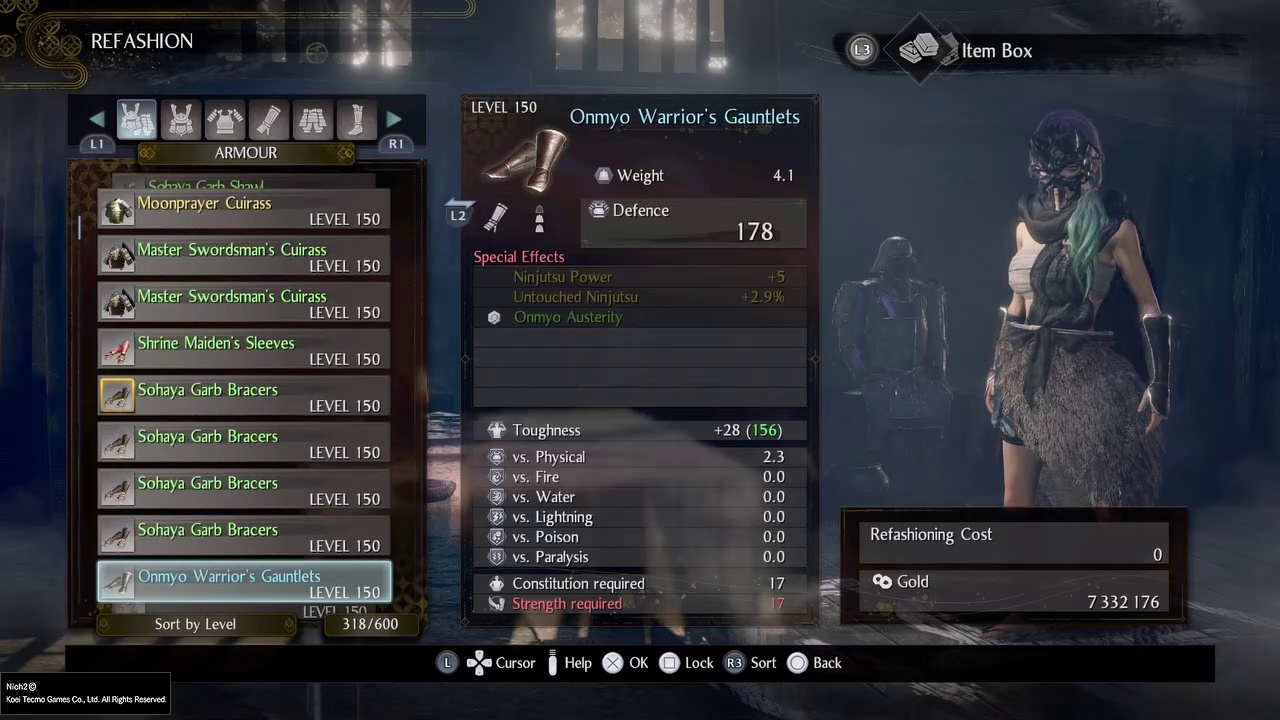The width and height of the screenshot is (1280, 720).
Task: Switch to the helmet category tab
Action: pos(181,120)
